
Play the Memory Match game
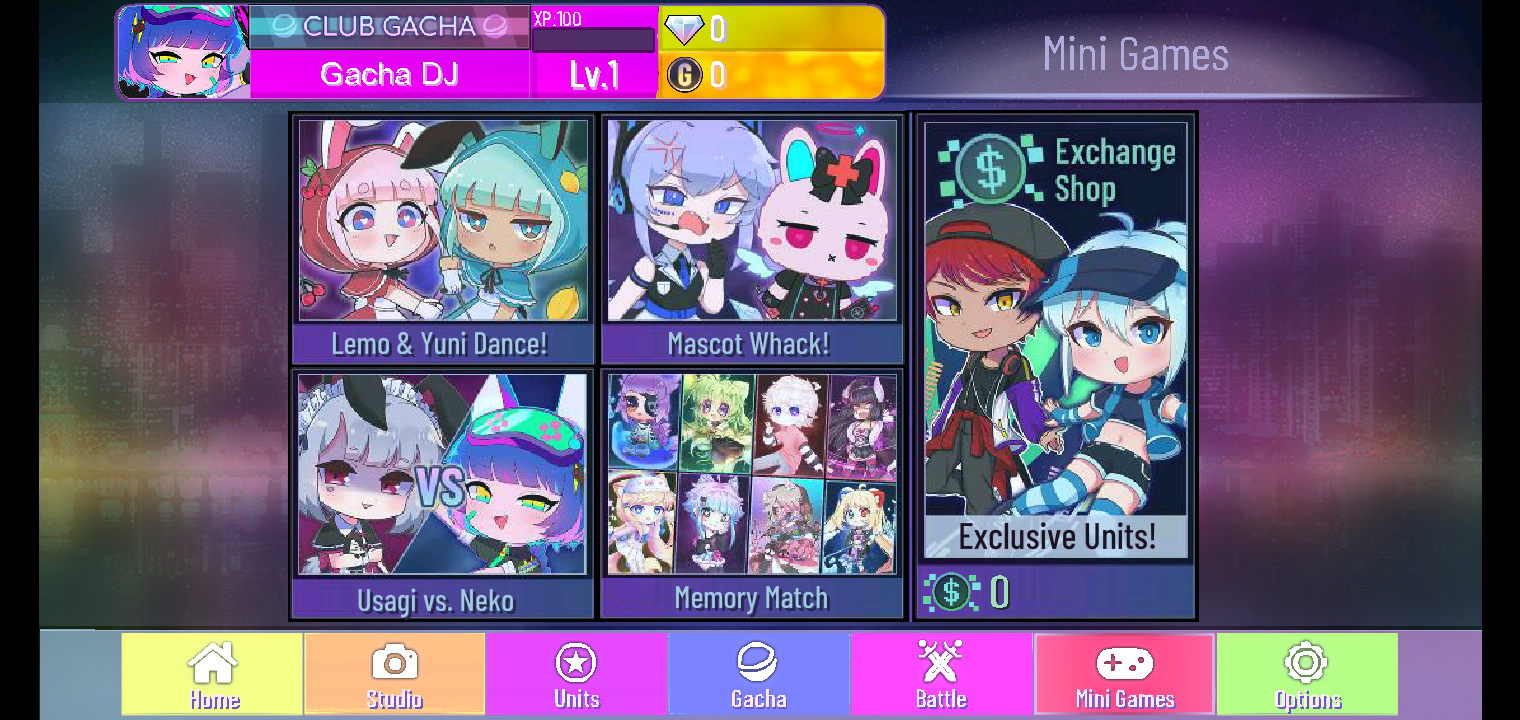[x=751, y=490]
